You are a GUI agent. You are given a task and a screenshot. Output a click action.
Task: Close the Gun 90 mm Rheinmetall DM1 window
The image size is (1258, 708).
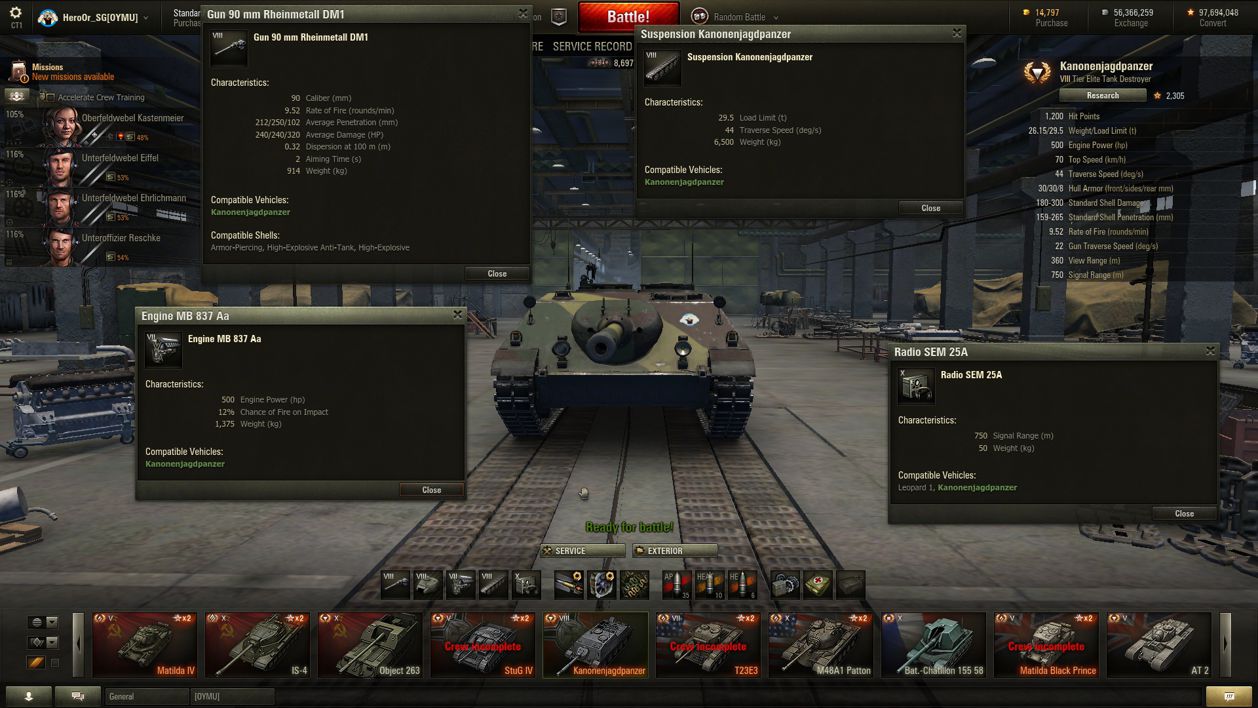tap(496, 273)
